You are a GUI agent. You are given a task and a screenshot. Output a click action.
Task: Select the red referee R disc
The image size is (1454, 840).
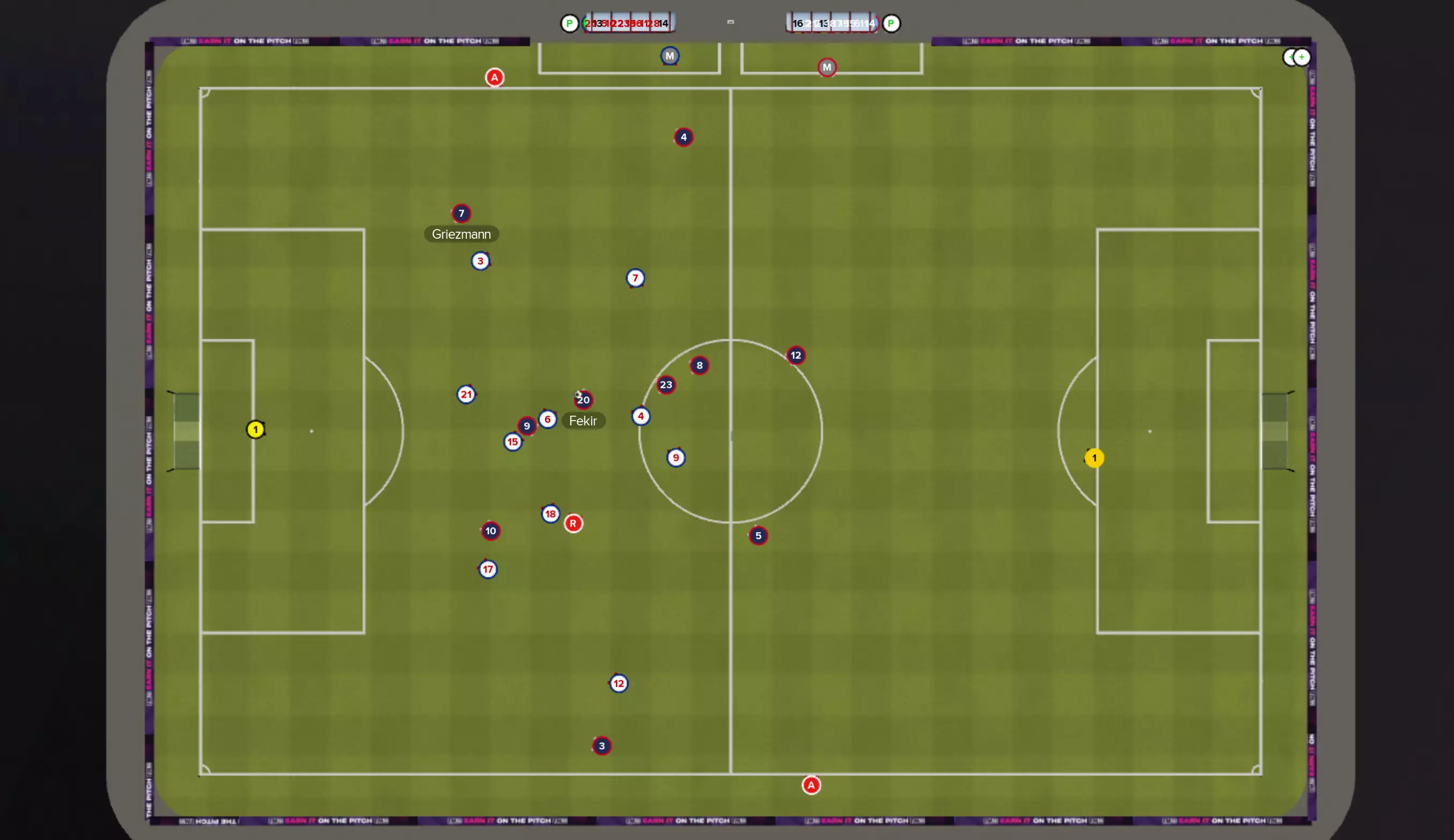point(573,524)
